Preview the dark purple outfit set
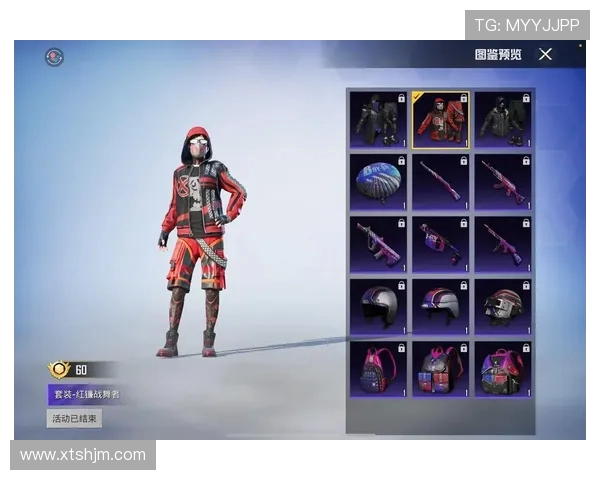Image resolution: width=600 pixels, height=480 pixels. [378, 119]
